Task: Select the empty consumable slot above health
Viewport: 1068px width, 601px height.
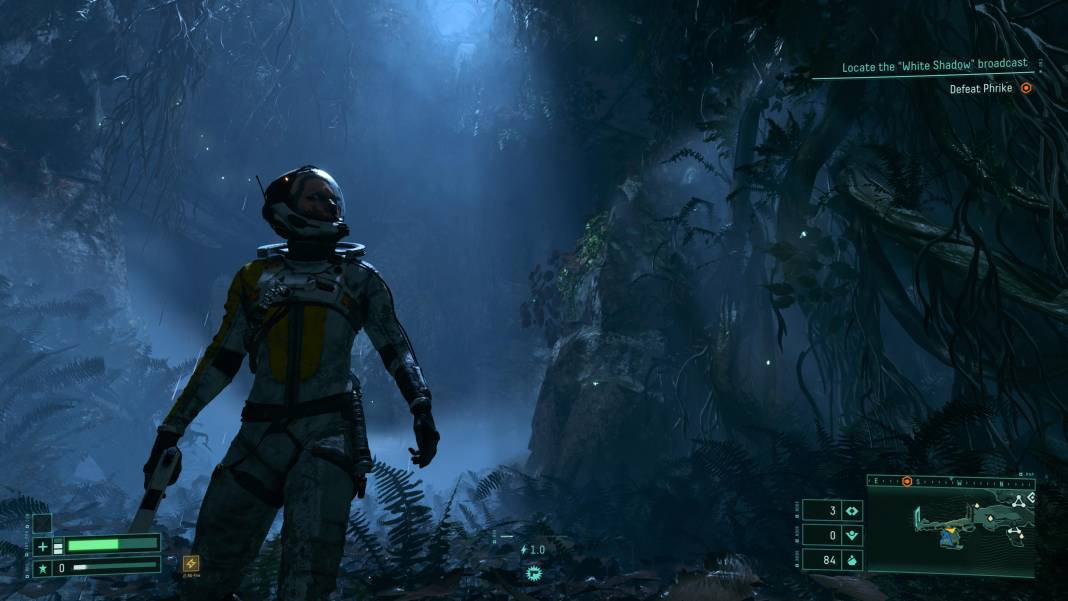Action: 42,522
